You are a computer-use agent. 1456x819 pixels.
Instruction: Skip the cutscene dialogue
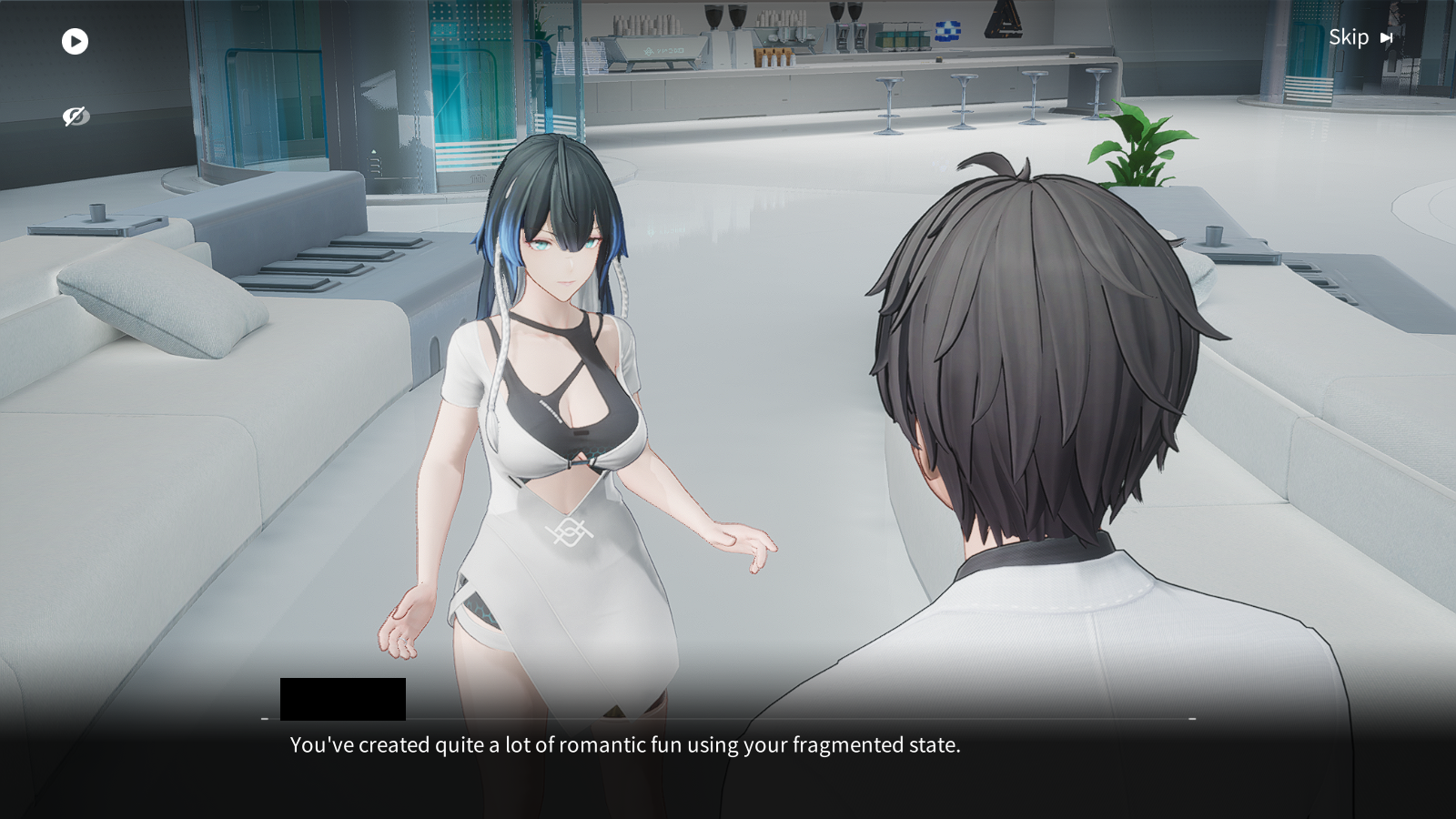(x=1360, y=37)
